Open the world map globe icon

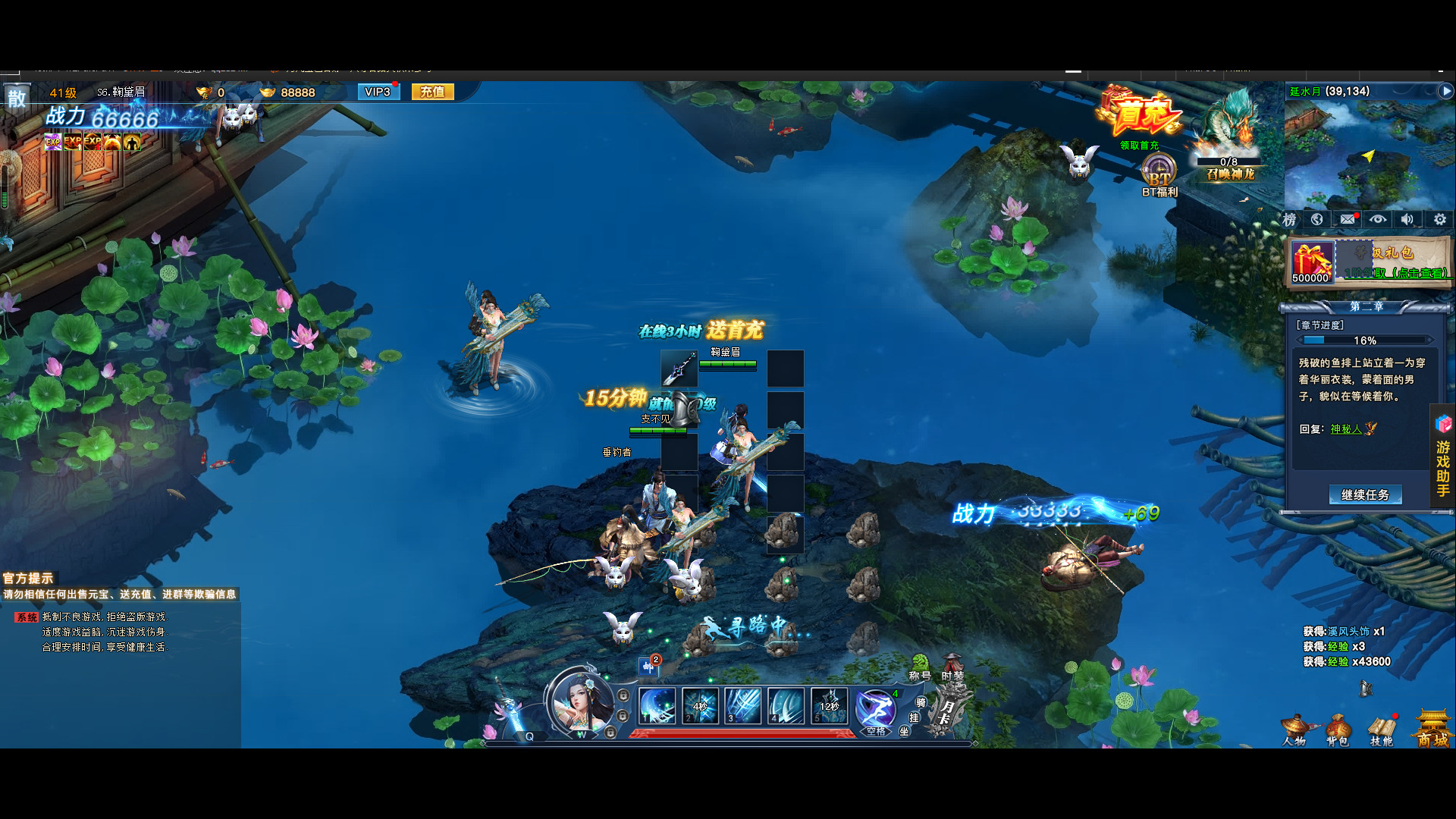(1317, 219)
